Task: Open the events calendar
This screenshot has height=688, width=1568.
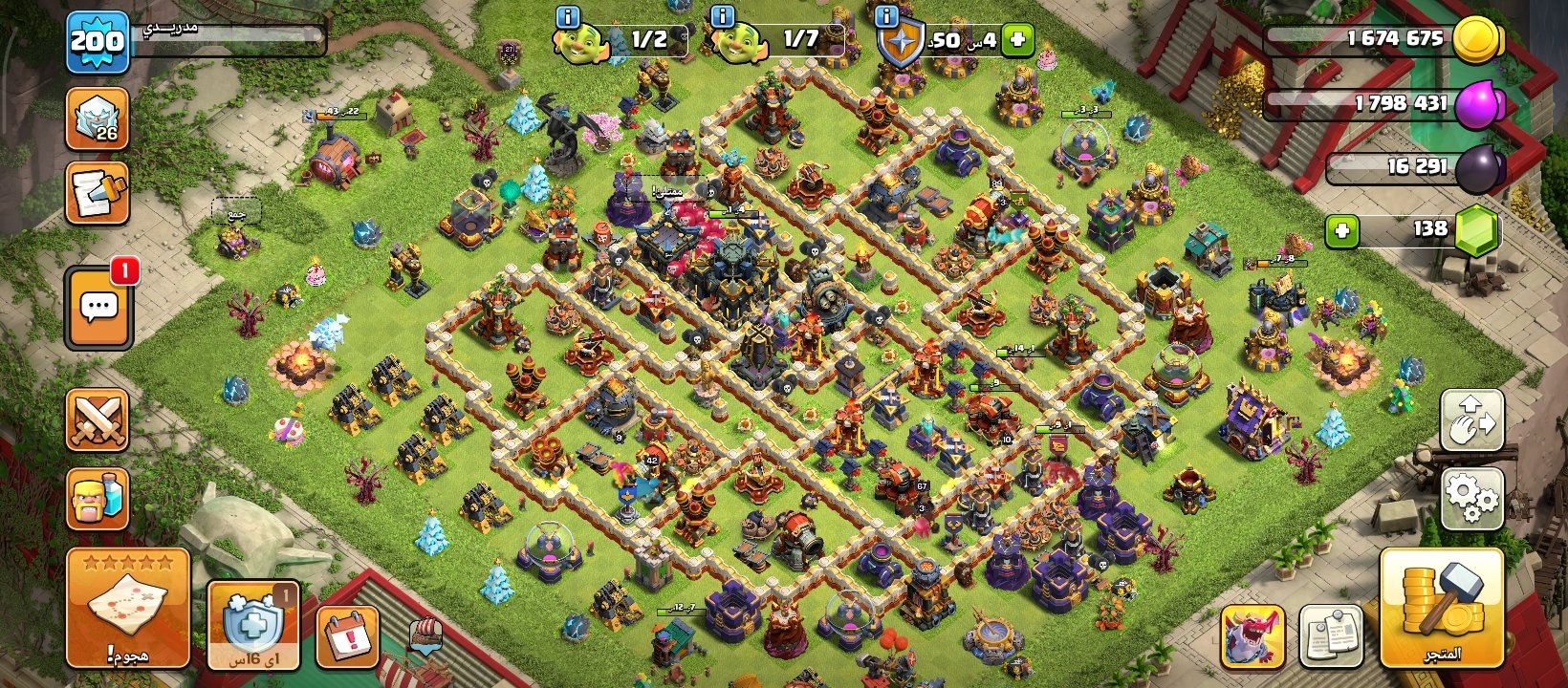Action: click(348, 635)
